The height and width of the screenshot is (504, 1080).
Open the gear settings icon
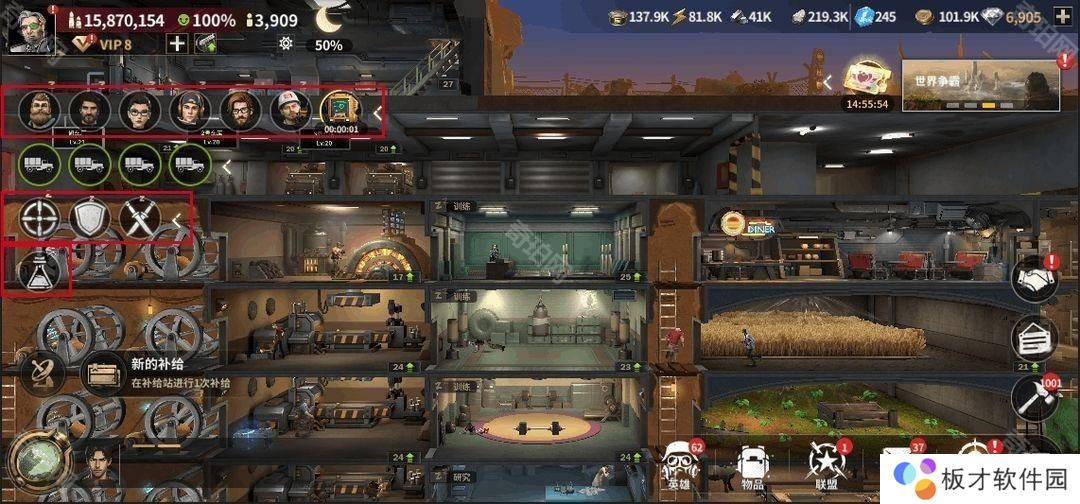[x=287, y=44]
